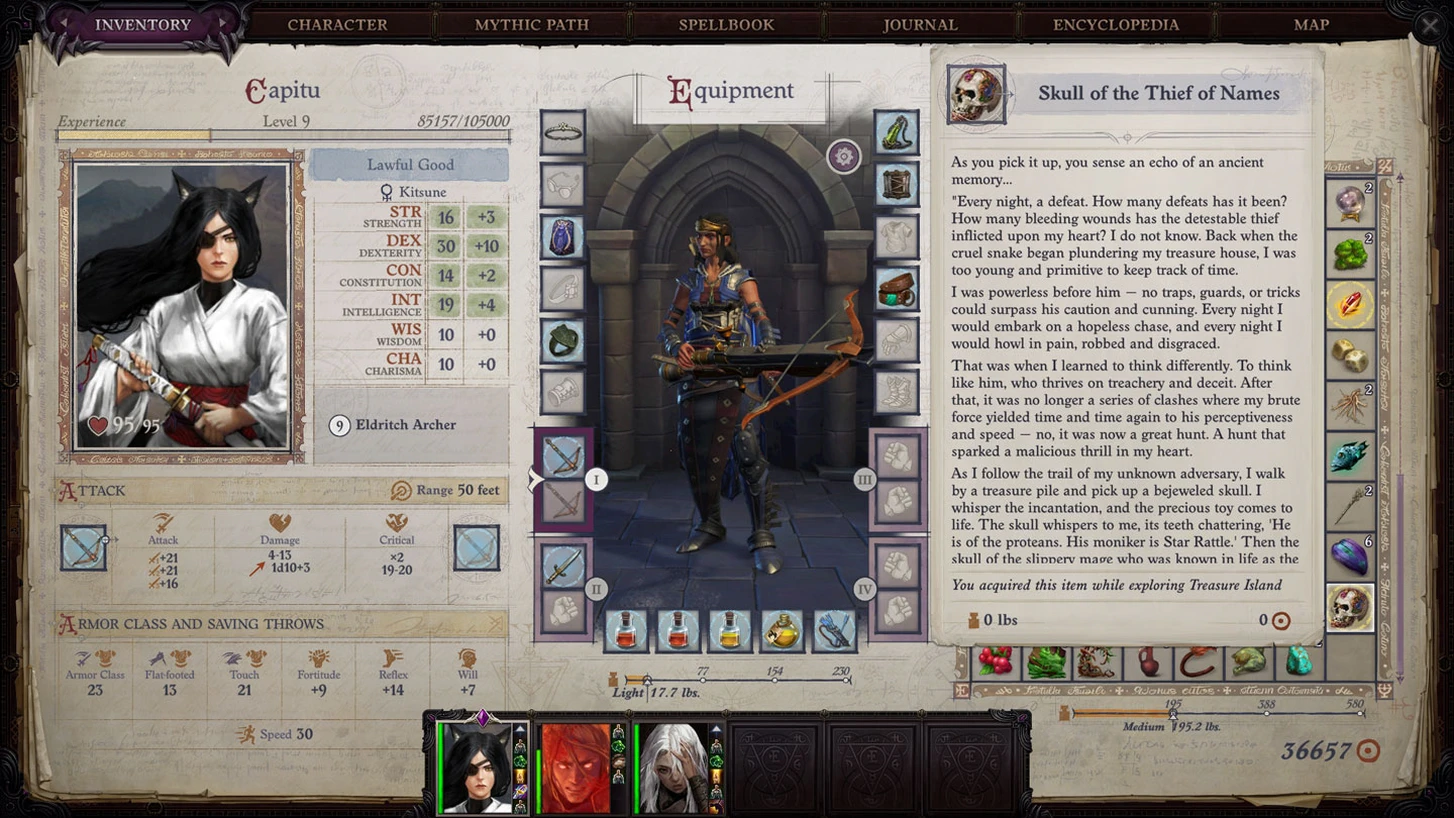Open the Journal tab
The height and width of the screenshot is (818, 1454).
[920, 25]
